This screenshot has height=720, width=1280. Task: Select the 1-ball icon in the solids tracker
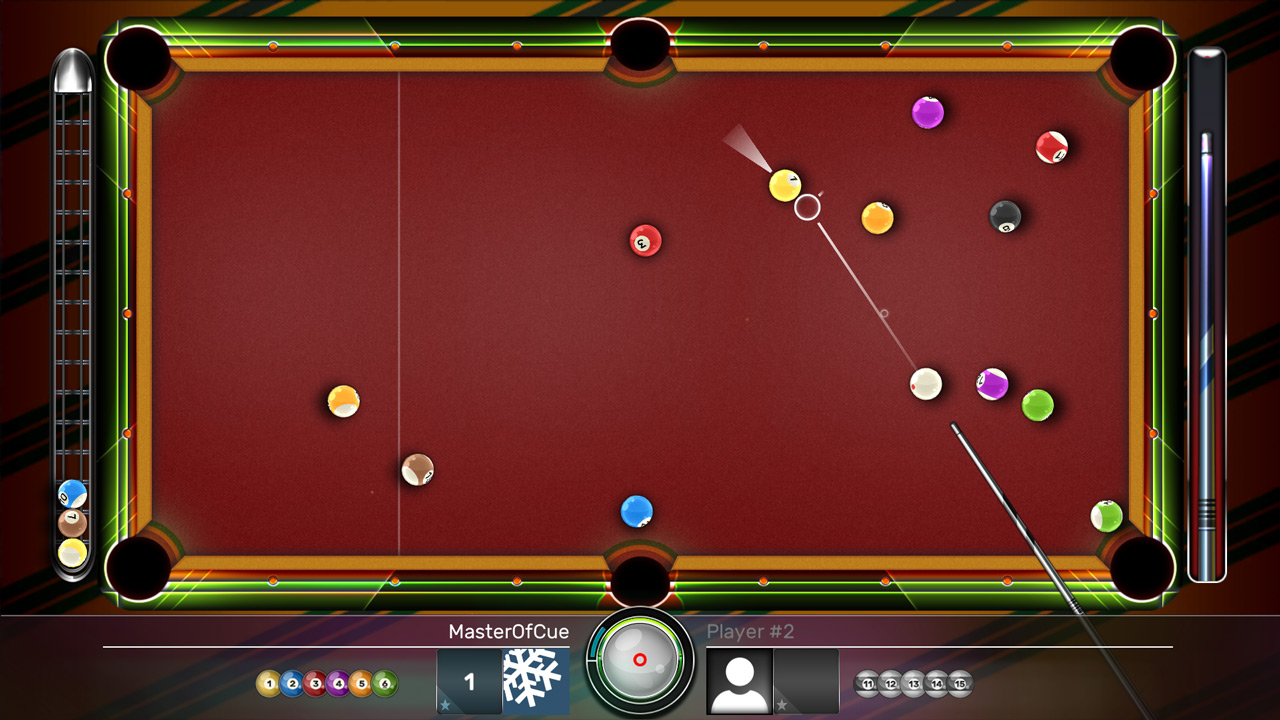pyautogui.click(x=270, y=681)
